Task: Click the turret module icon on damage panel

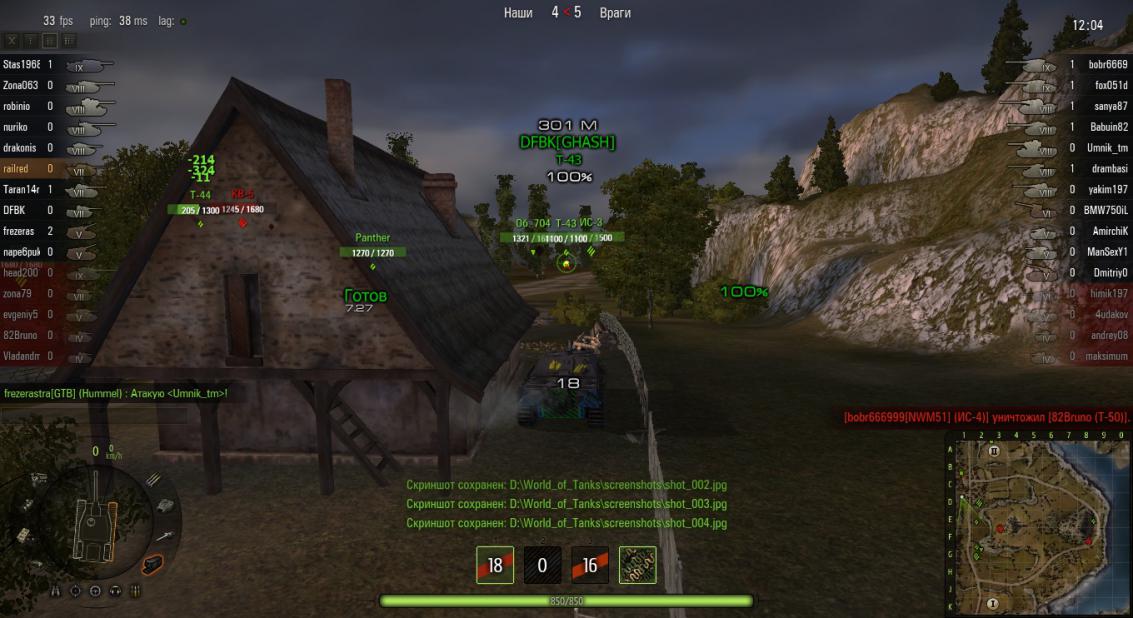Action: coord(166,506)
